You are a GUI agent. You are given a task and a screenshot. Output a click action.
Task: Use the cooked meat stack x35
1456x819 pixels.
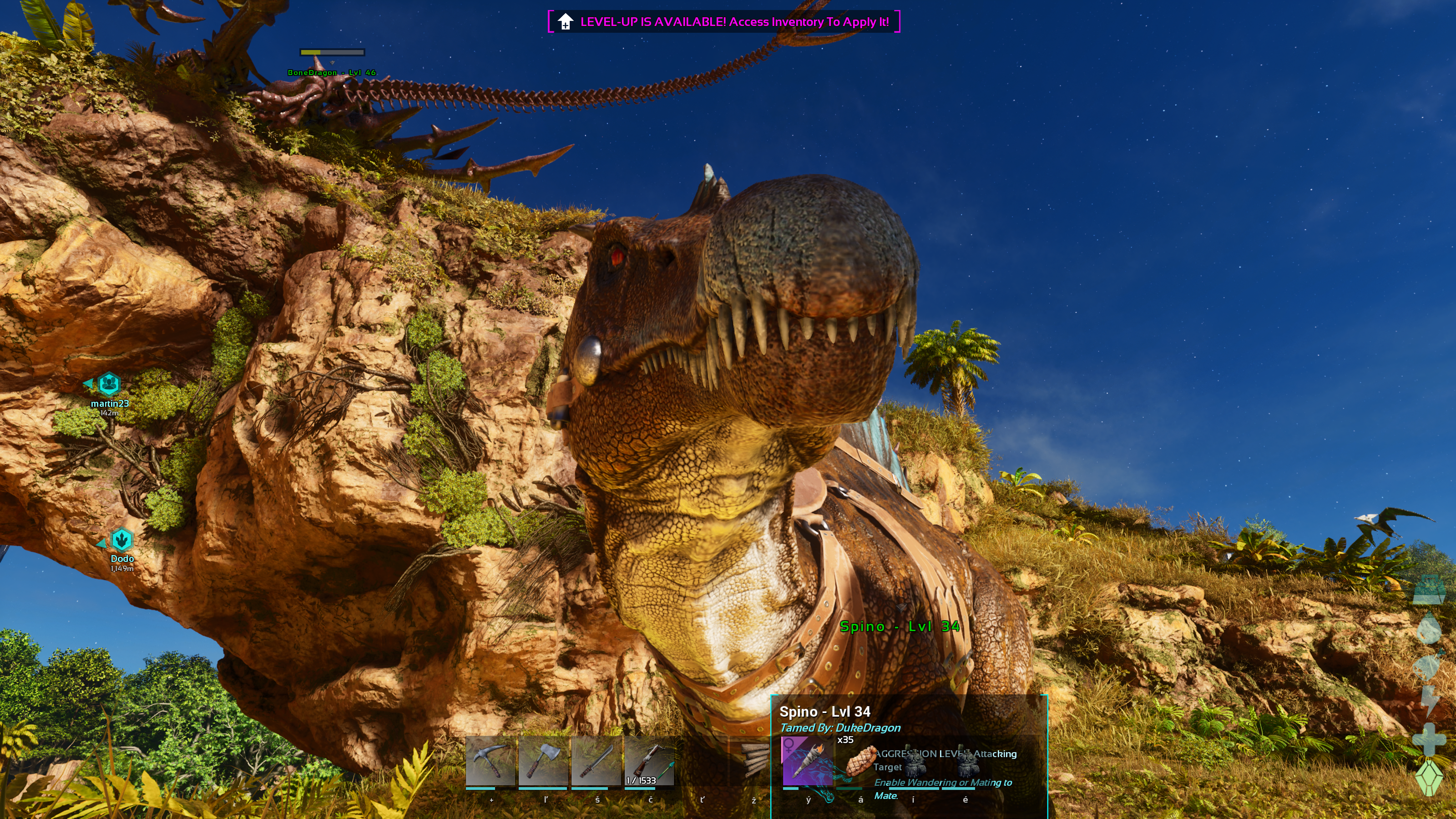coord(859,761)
